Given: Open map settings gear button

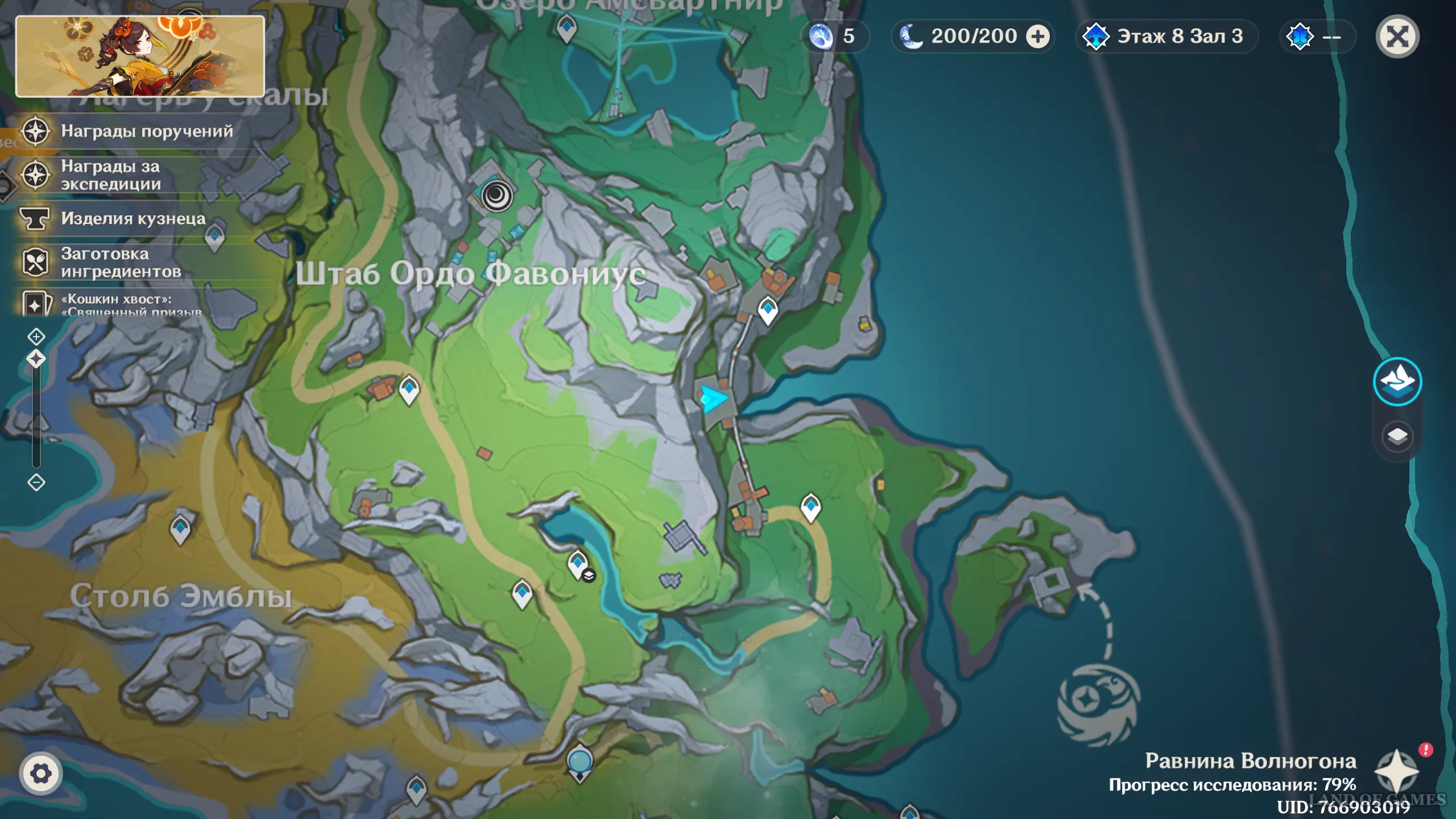Looking at the screenshot, I should 40,773.
